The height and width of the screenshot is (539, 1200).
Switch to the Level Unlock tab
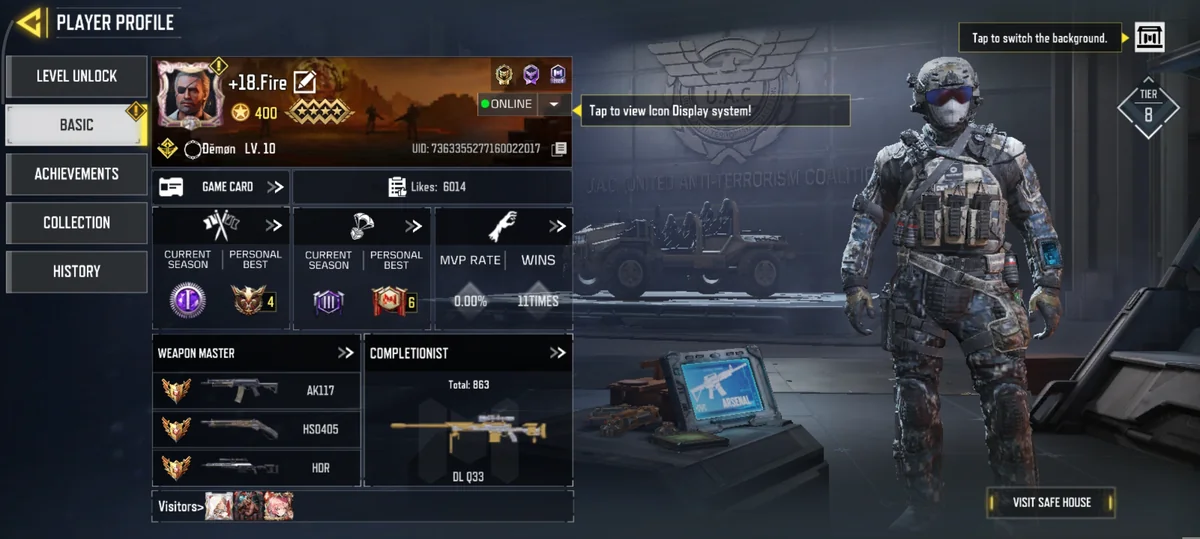click(x=77, y=76)
